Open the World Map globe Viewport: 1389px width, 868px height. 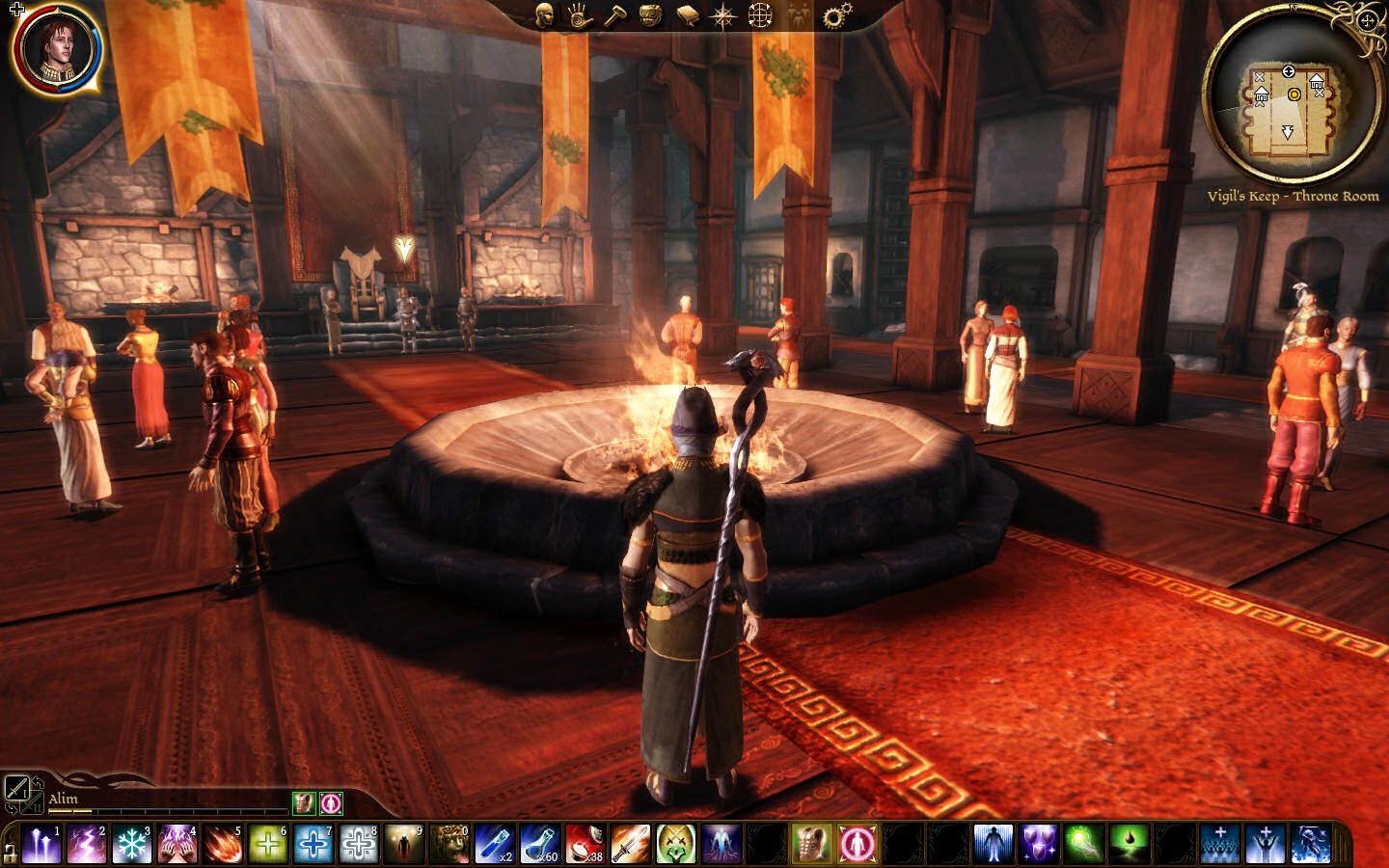(x=760, y=14)
